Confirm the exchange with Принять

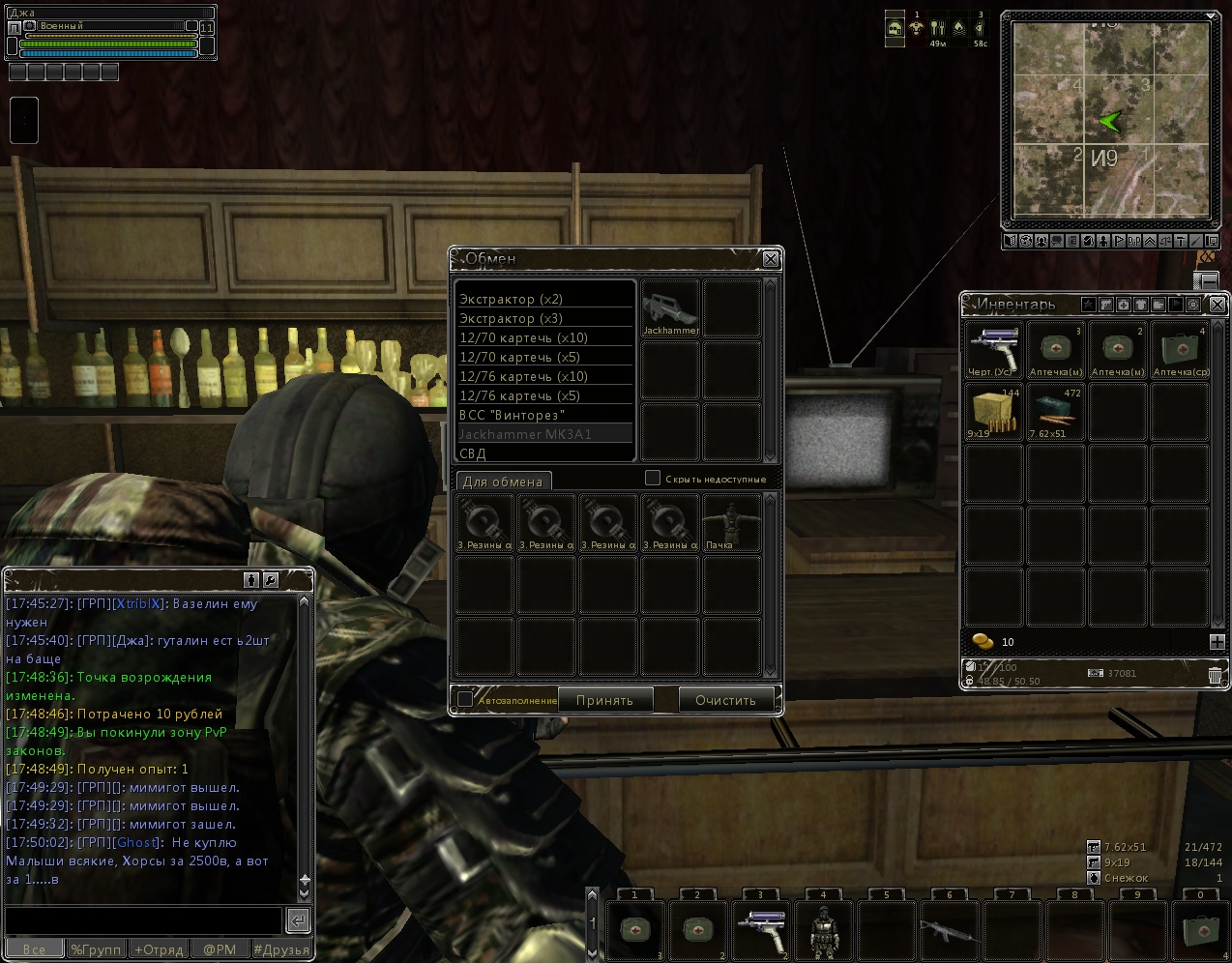click(x=604, y=700)
